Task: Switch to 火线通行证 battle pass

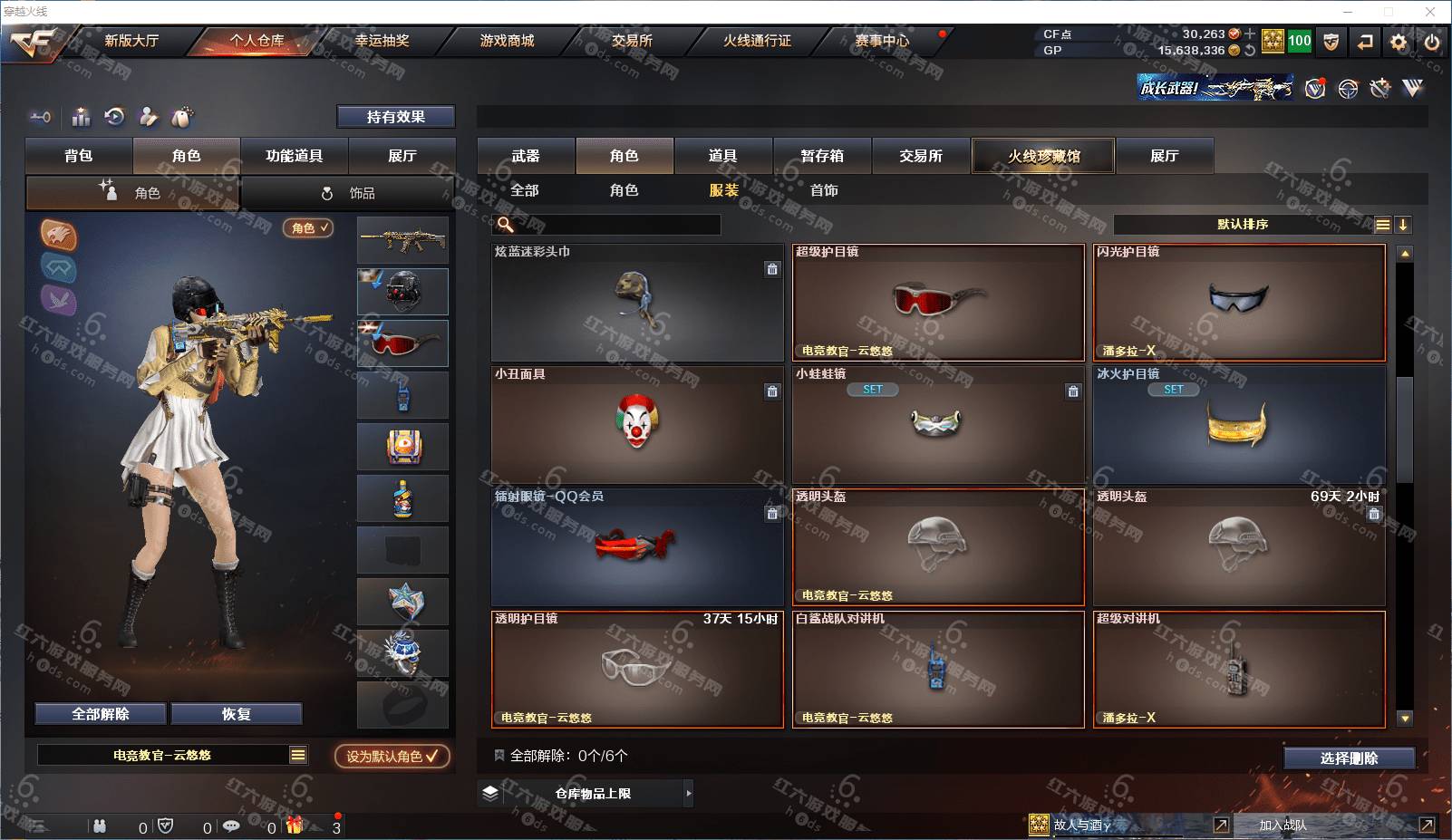Action: pos(757,41)
